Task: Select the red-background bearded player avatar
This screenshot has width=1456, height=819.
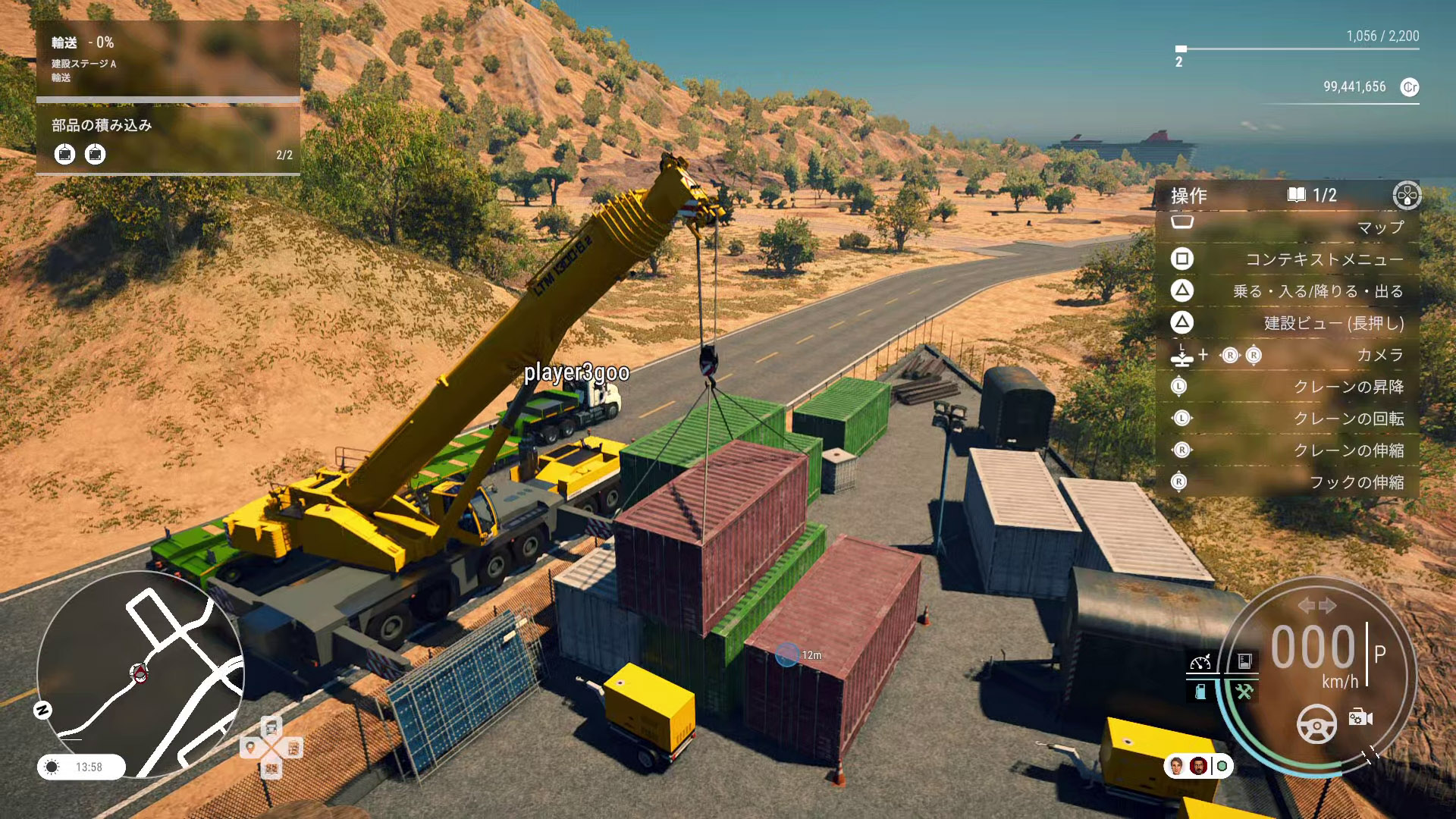Action: click(1198, 766)
